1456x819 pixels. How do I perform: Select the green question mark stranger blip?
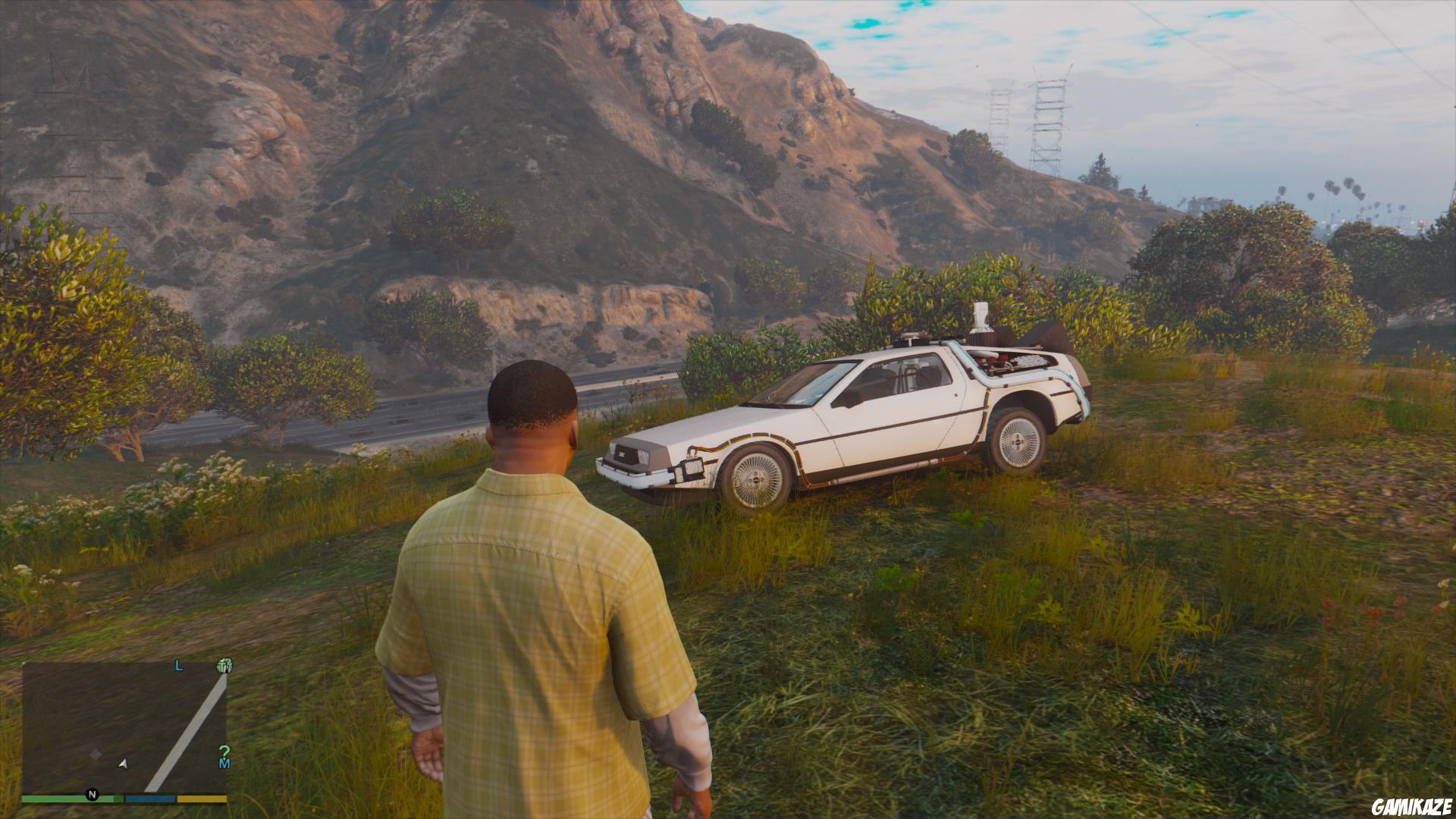pyautogui.click(x=224, y=752)
